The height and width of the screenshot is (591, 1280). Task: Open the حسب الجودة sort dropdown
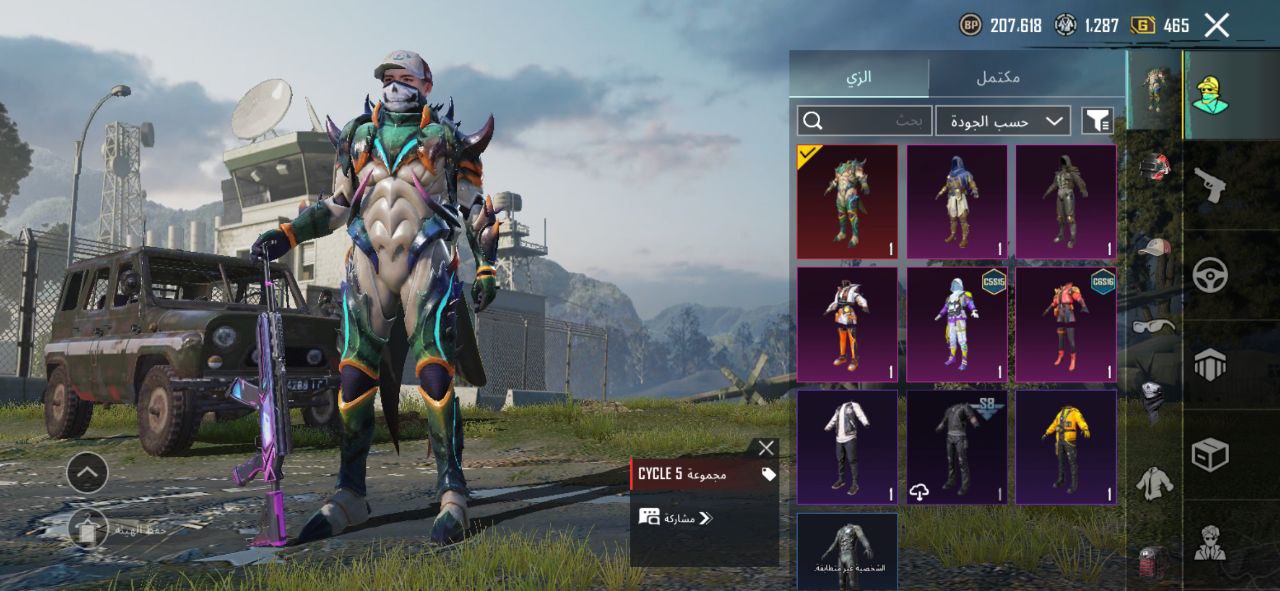[1003, 121]
